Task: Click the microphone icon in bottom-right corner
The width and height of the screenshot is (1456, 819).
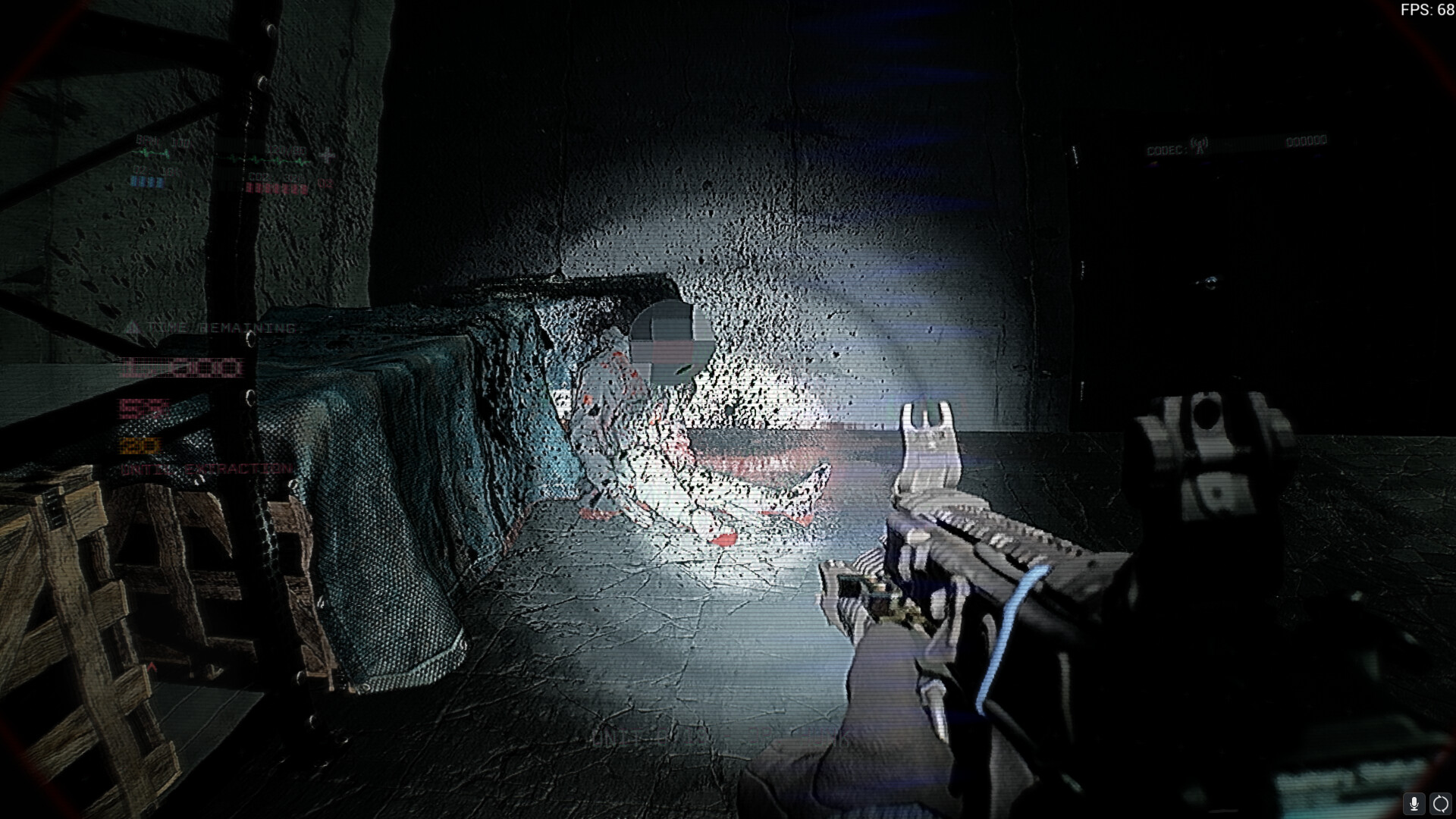Action: (1414, 804)
